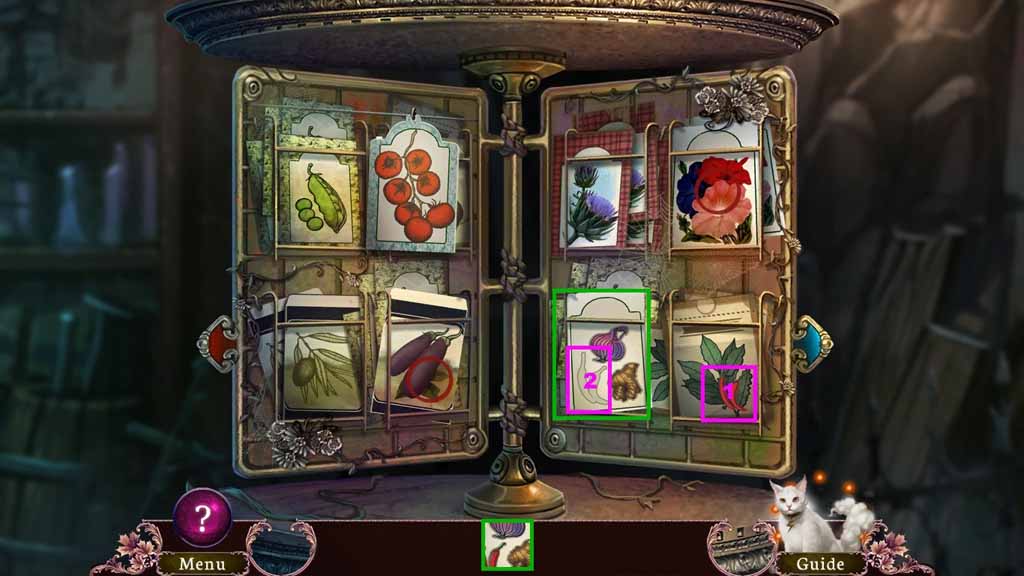This screenshot has width=1024, height=576.
Task: Turn the rack with the blue gem arrow
Action: (x=810, y=343)
